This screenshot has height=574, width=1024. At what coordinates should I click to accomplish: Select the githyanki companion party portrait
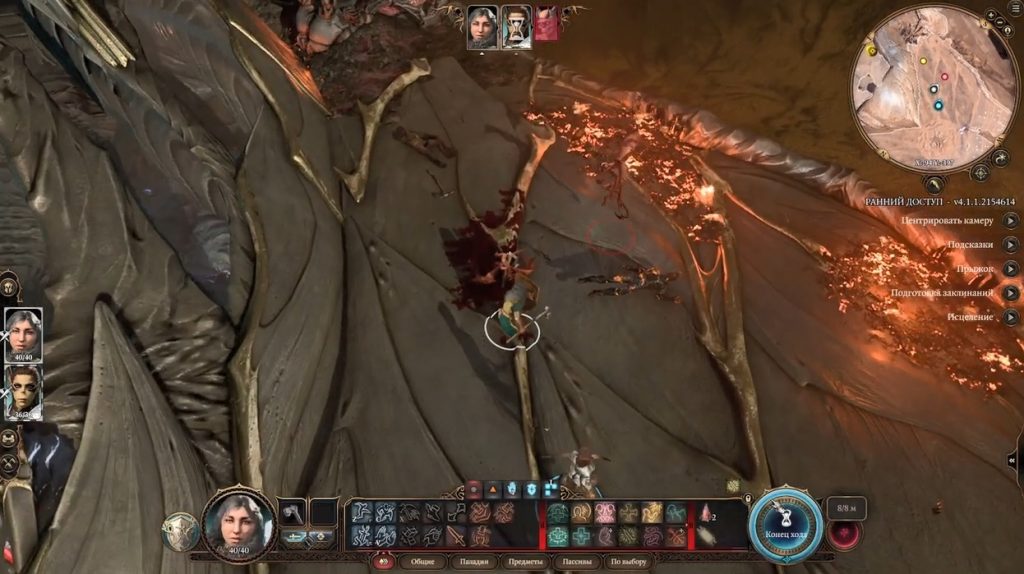click(23, 389)
